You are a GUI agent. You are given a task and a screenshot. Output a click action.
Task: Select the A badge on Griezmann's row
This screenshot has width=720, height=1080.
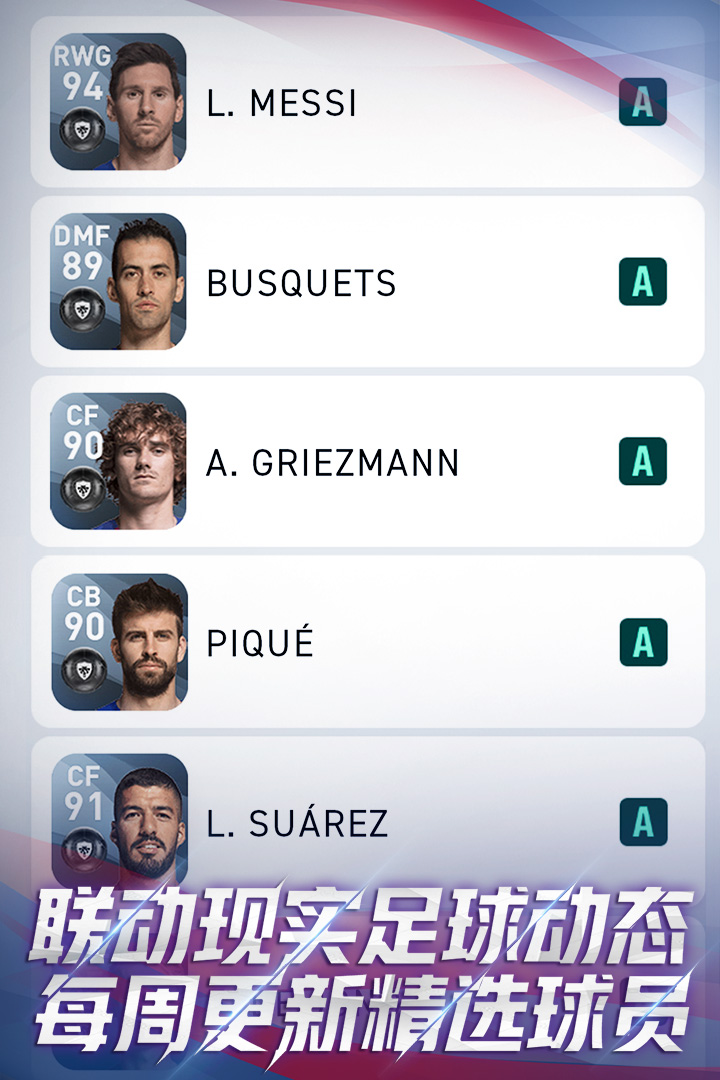643,462
